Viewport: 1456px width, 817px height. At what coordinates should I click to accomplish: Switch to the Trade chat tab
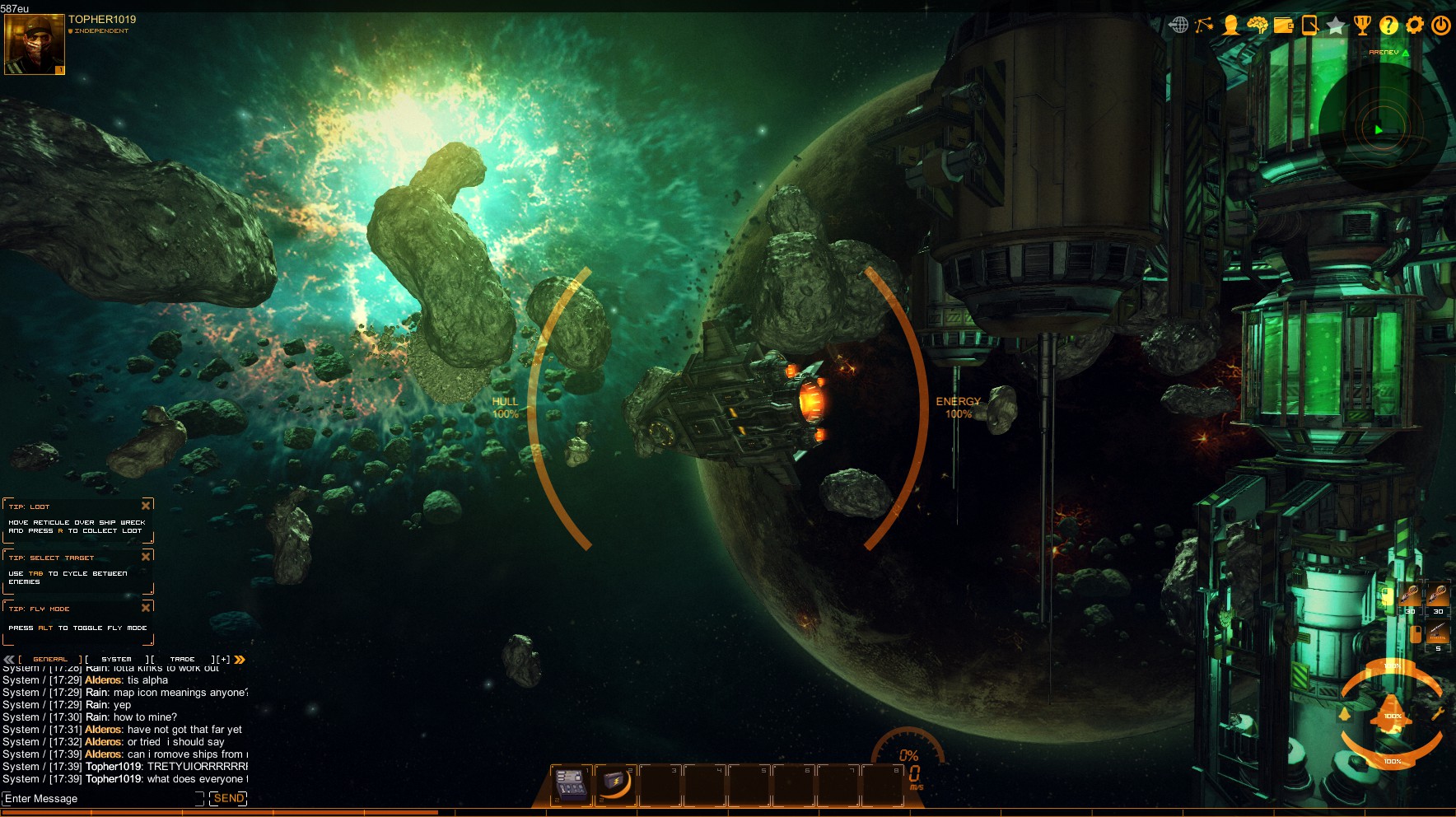(182, 659)
